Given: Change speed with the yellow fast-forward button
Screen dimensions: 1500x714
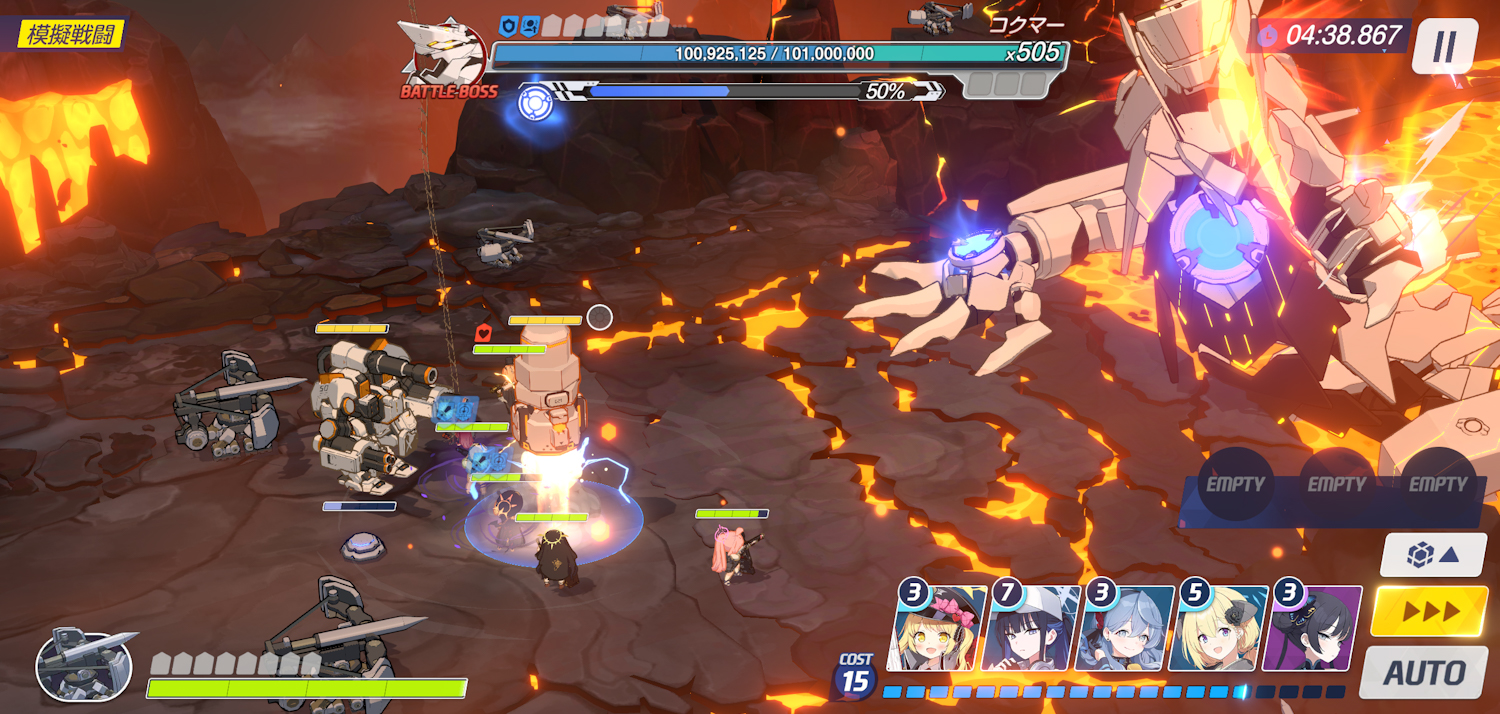Looking at the screenshot, I should point(1429,611).
